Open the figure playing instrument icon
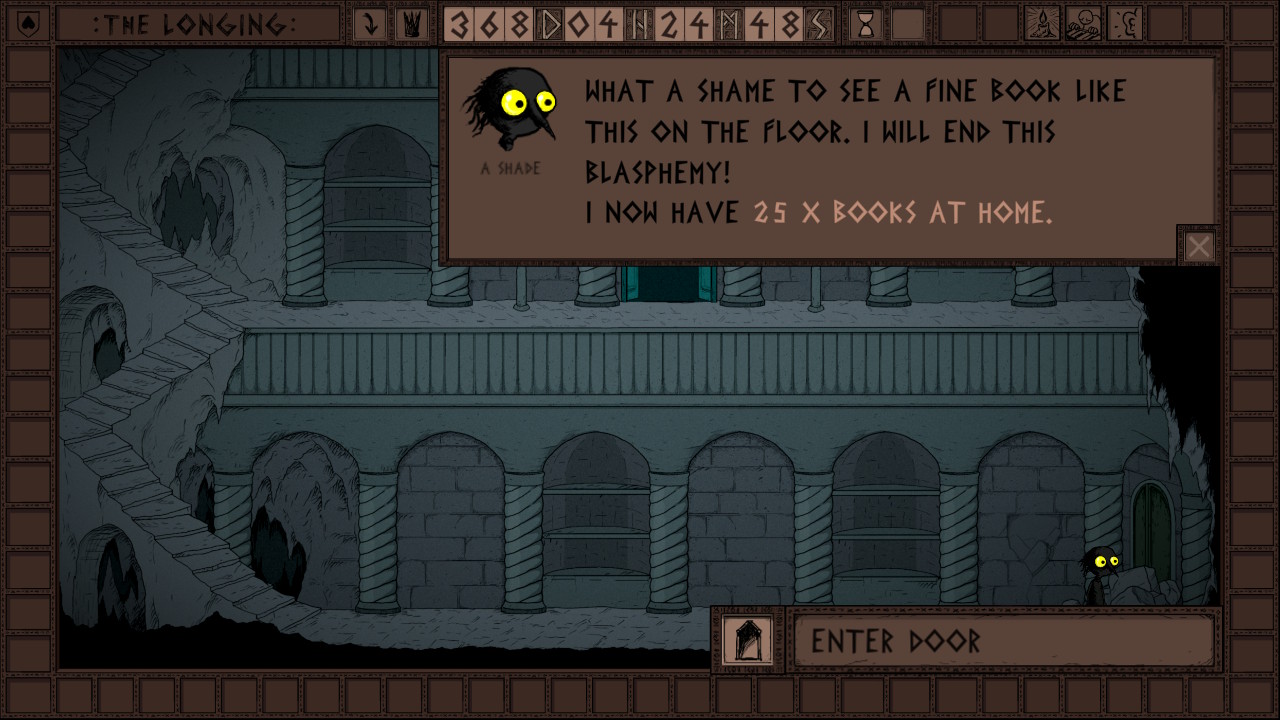This screenshot has height=720, width=1280. tap(1083, 24)
